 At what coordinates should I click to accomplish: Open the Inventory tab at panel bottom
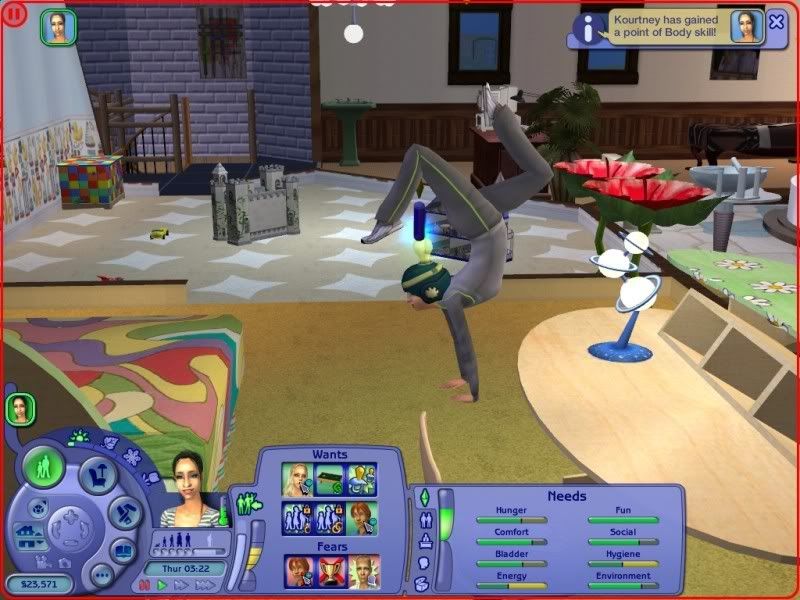(423, 584)
